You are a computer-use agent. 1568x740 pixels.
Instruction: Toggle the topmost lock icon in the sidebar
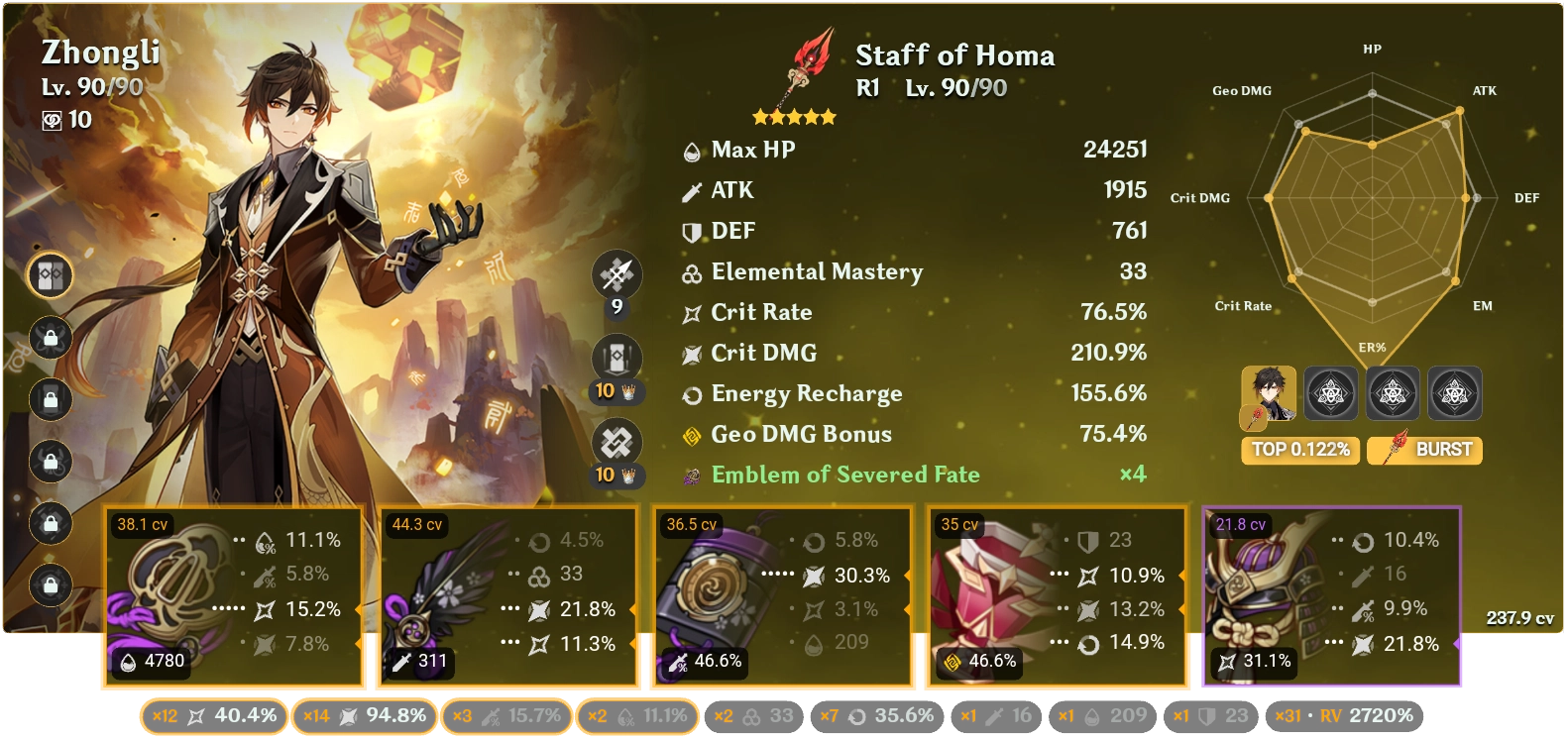tap(48, 338)
